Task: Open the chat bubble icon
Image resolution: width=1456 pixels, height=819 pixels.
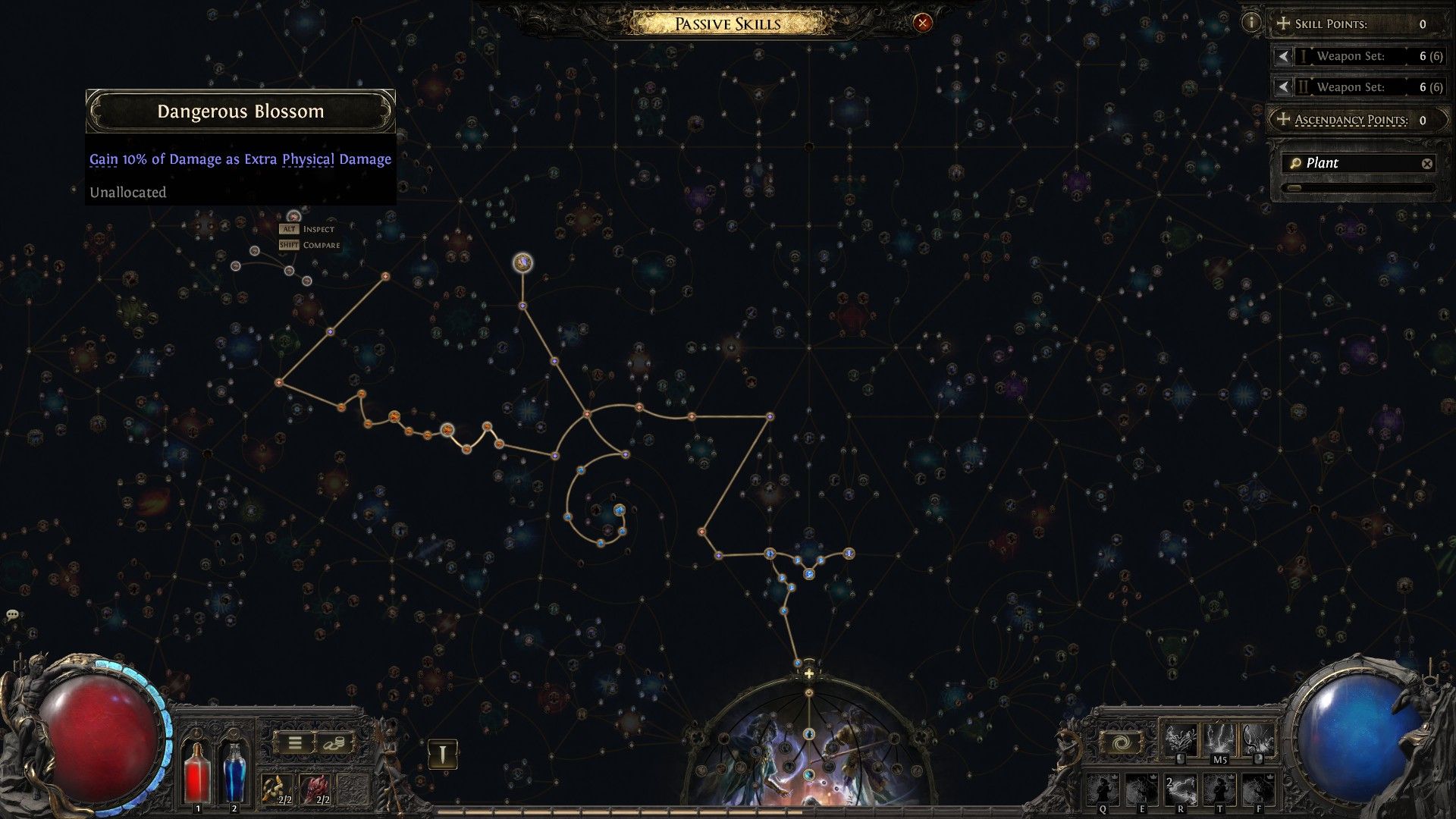Action: (12, 615)
